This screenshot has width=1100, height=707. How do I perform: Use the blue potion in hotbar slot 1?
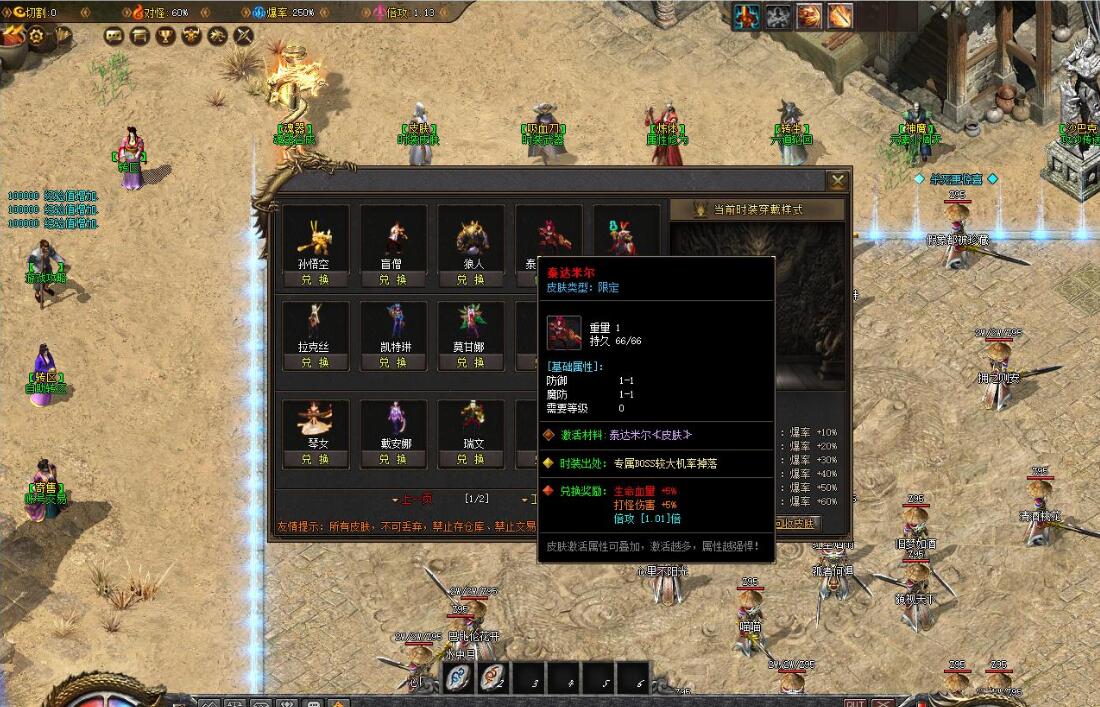[460, 677]
